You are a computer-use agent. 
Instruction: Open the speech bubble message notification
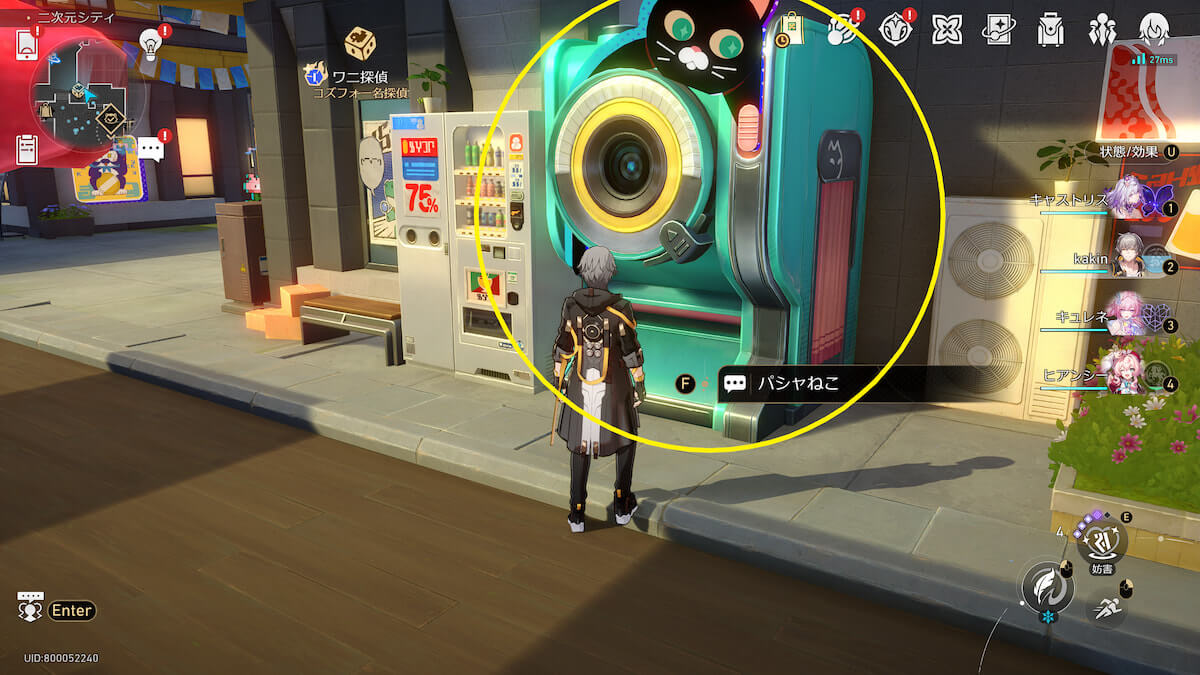(150, 150)
